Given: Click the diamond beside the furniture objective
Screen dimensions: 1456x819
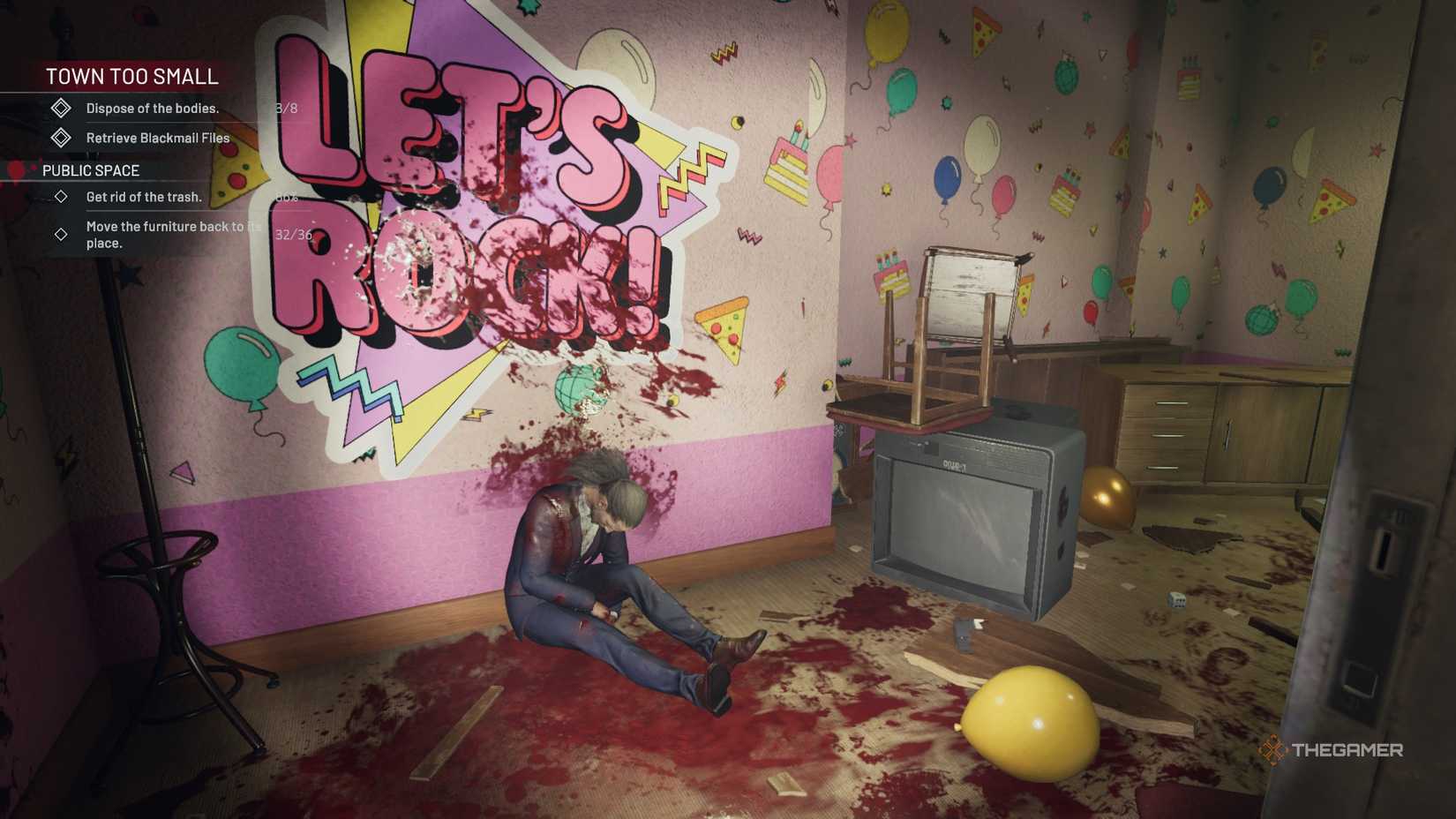Looking at the screenshot, I should point(62,234).
